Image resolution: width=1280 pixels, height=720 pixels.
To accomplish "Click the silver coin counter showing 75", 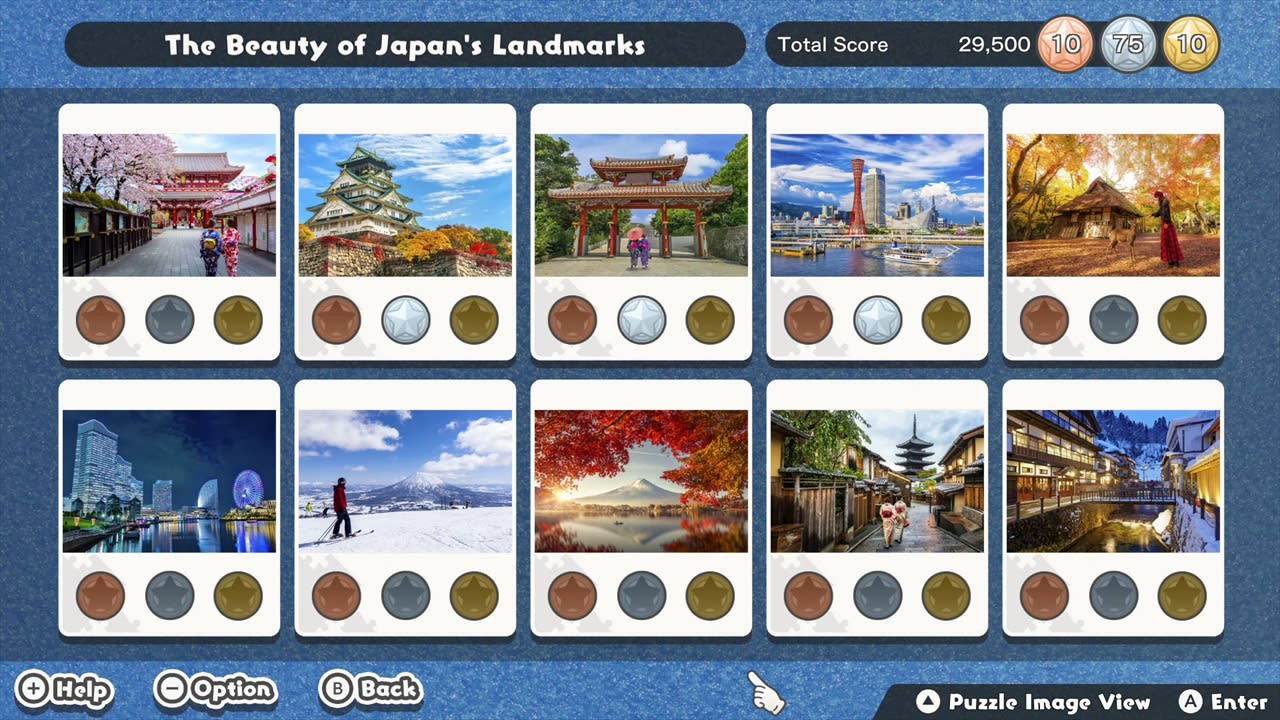I will click(1128, 44).
